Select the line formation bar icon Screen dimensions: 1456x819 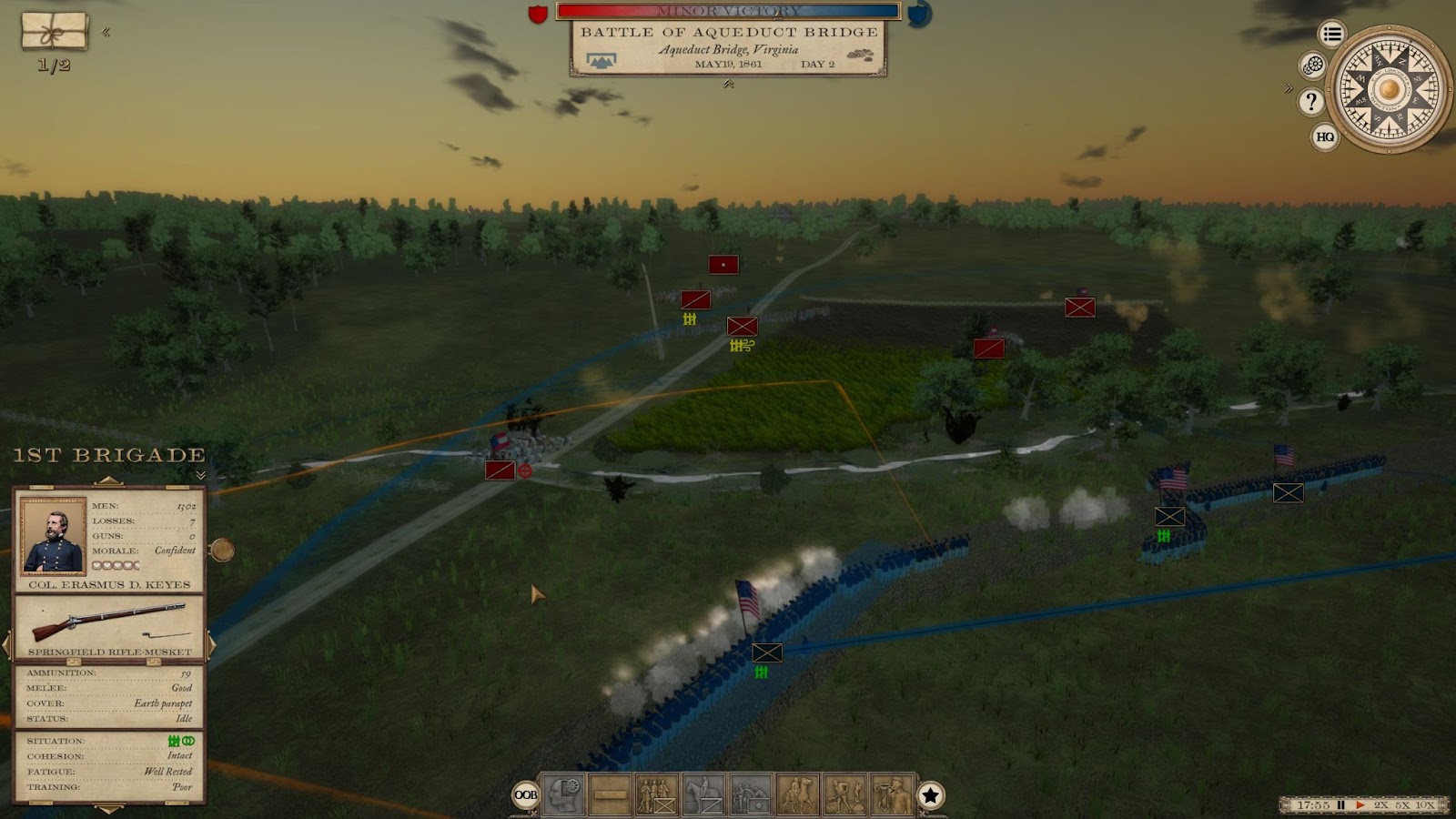tap(610, 794)
